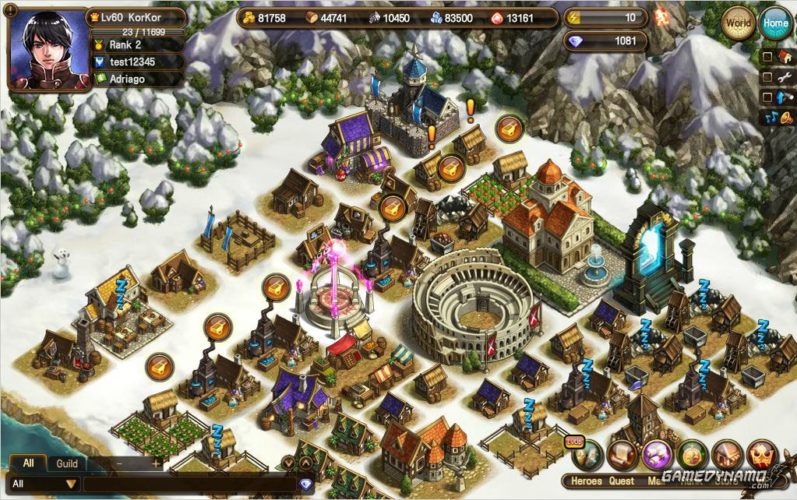The image size is (797, 500).
Task: Open the Heroes menu icon
Action: (589, 455)
